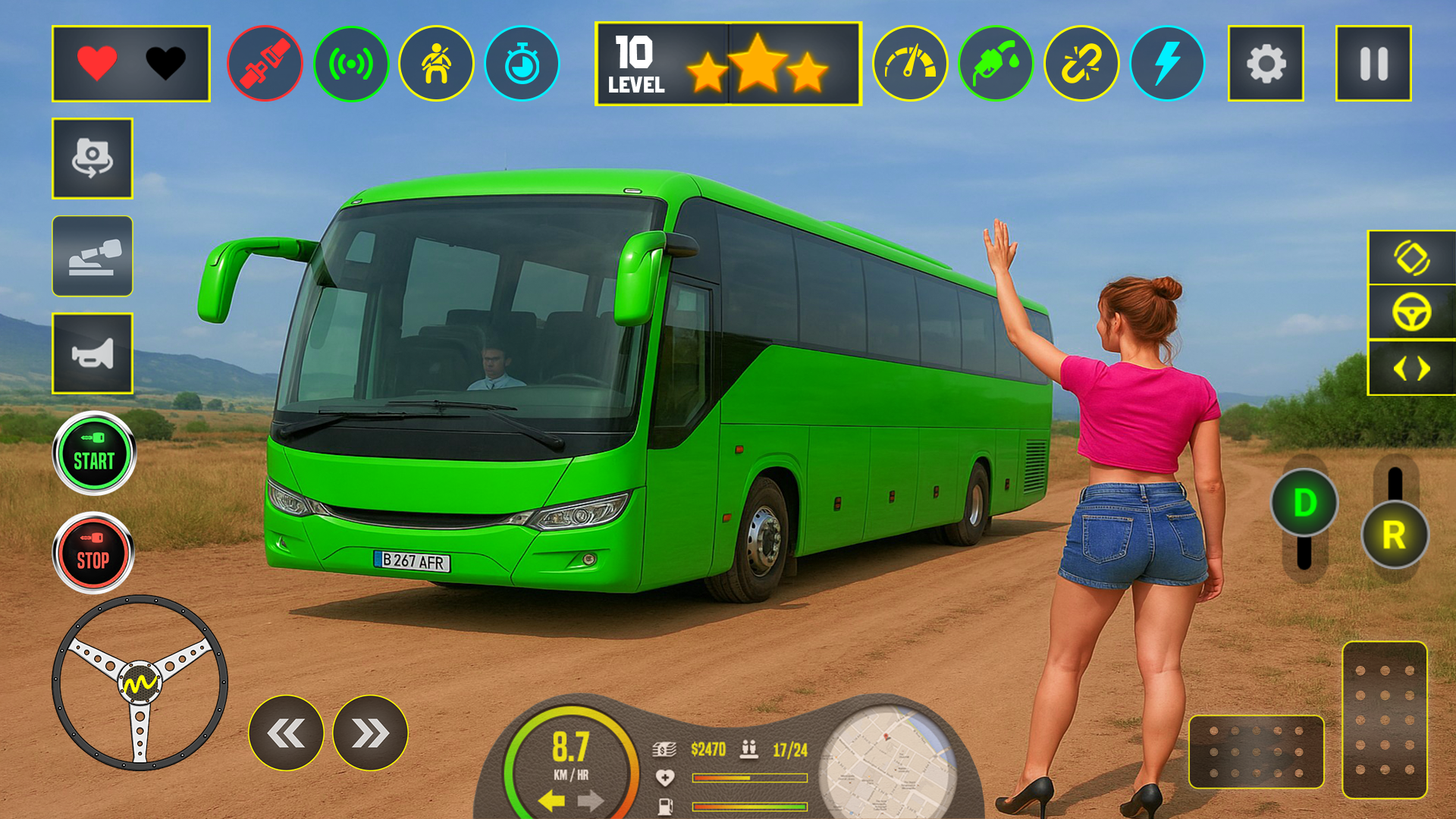
Task: Activate the lightning nitro icon
Action: point(1168,64)
